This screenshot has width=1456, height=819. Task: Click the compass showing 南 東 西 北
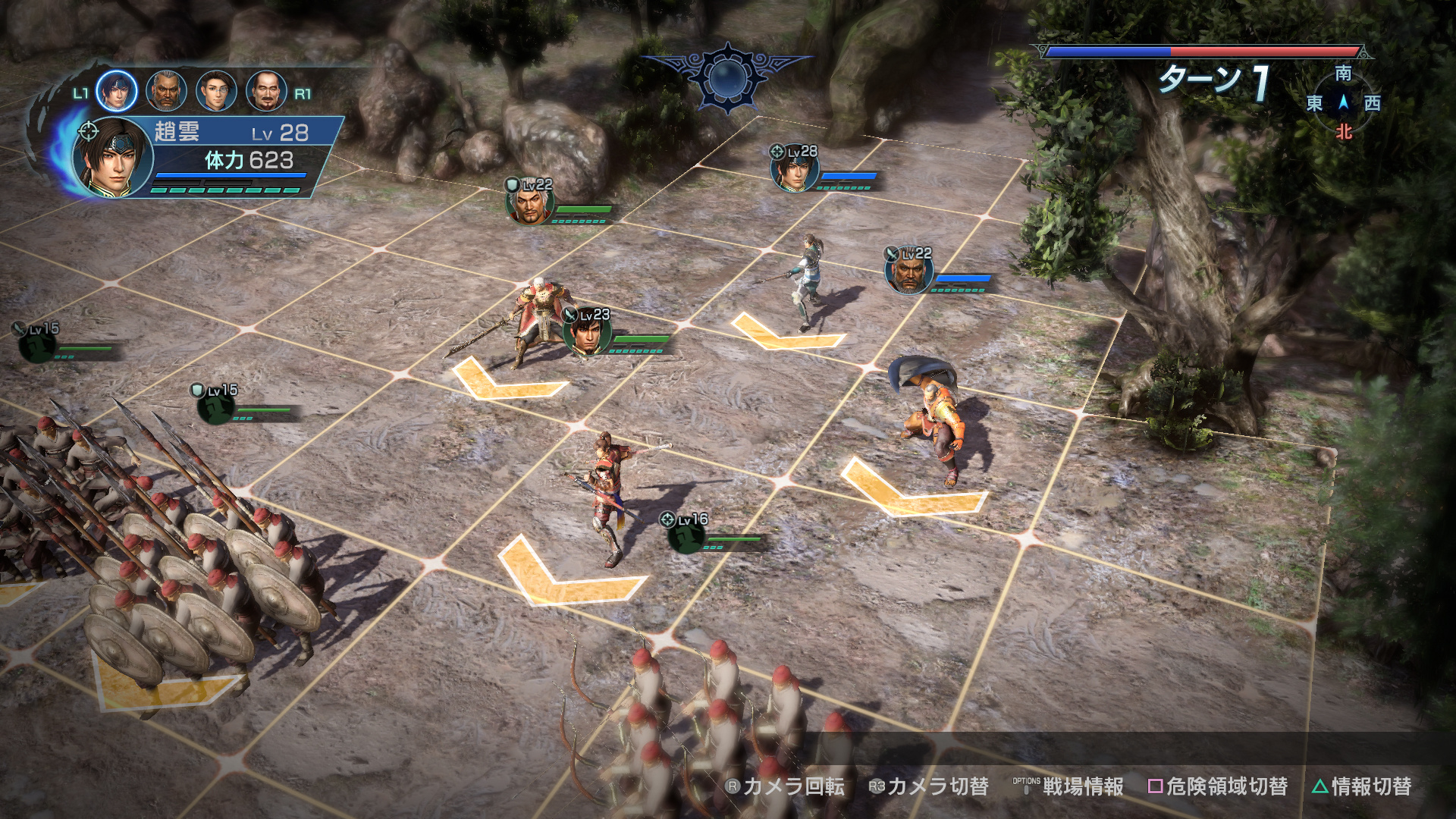click(1343, 102)
